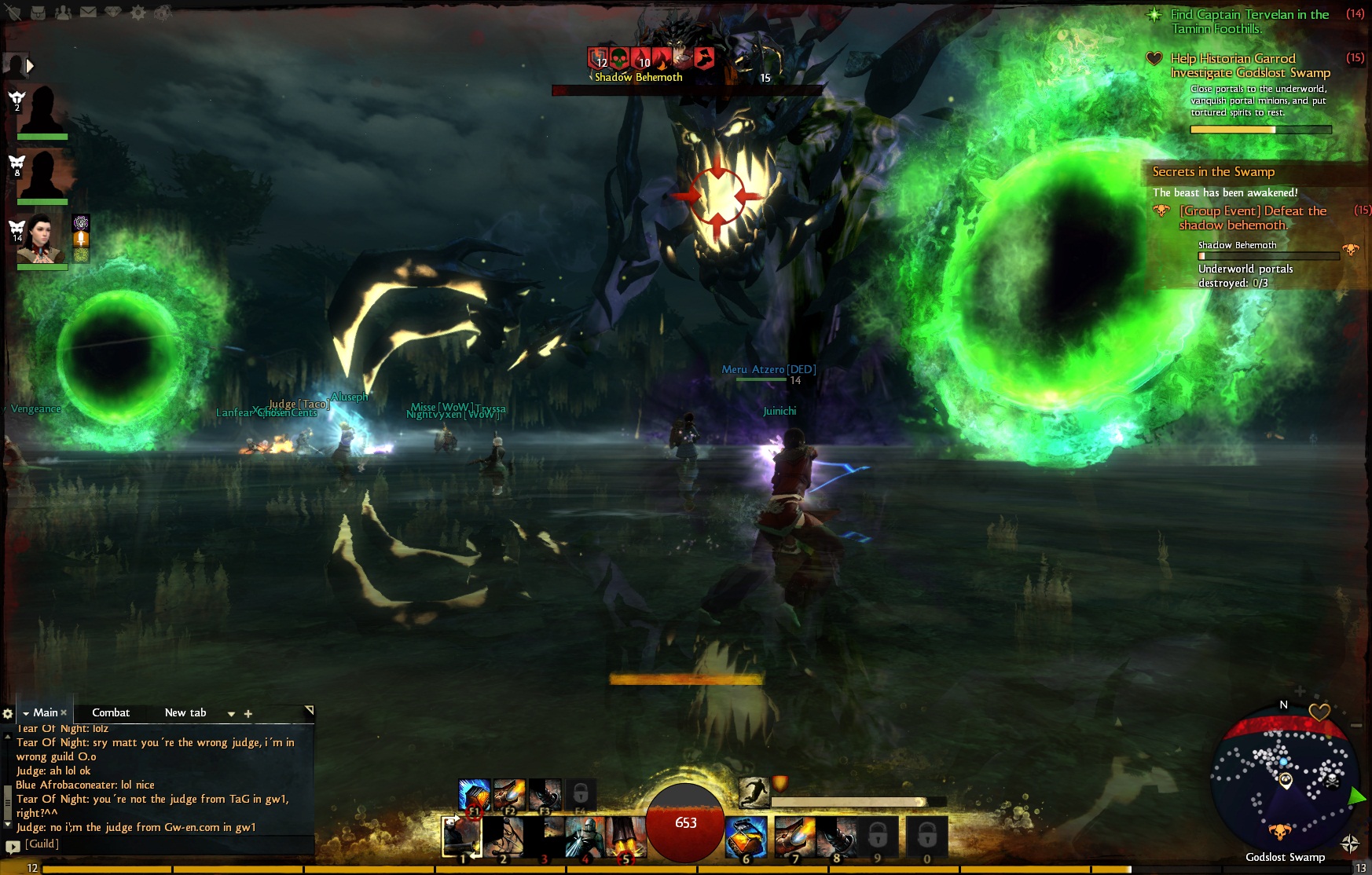Open the inventory bag icon

click(38, 13)
